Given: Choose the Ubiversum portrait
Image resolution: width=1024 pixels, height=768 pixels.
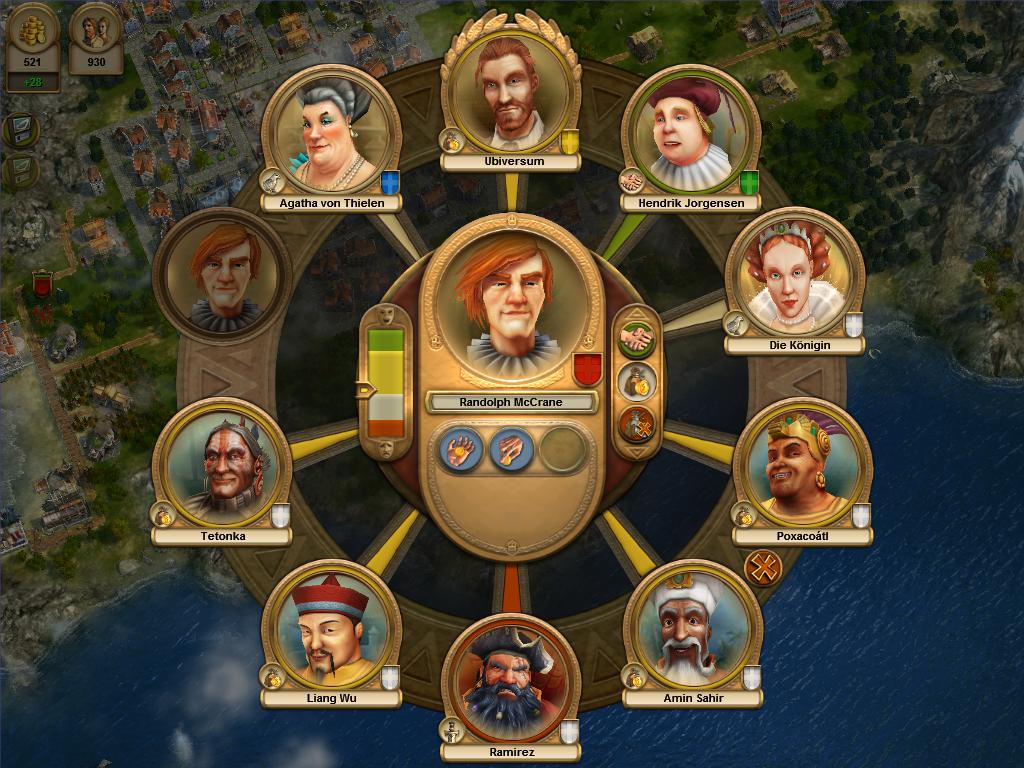Looking at the screenshot, I should coord(511,91).
